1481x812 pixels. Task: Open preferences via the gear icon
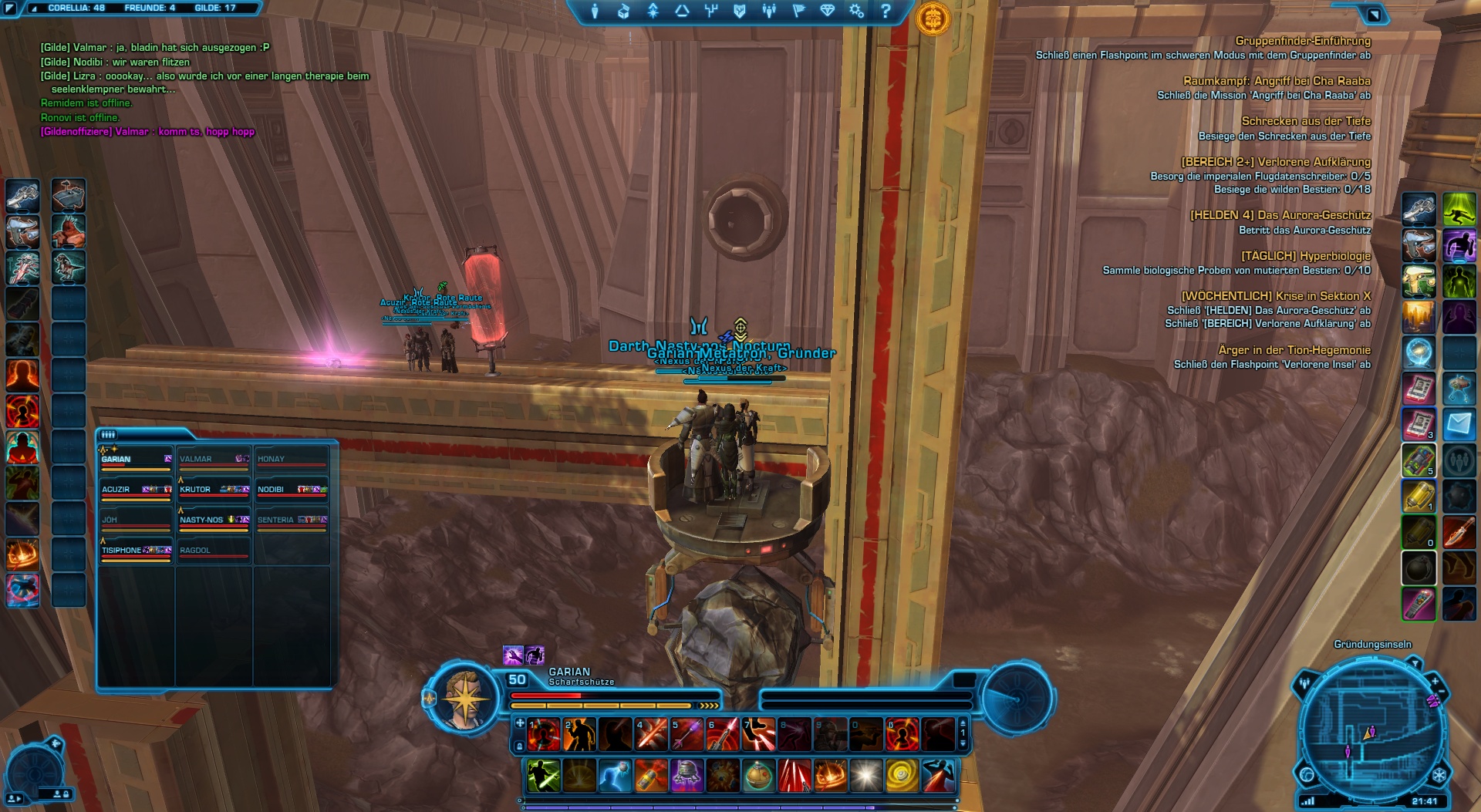pyautogui.click(x=856, y=11)
